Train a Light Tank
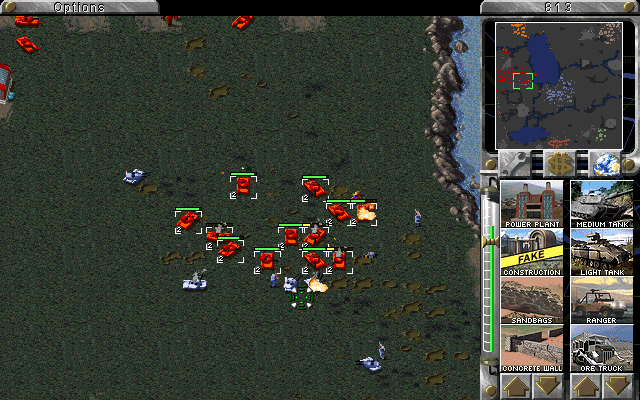This screenshot has width=640, height=400. tap(601, 253)
